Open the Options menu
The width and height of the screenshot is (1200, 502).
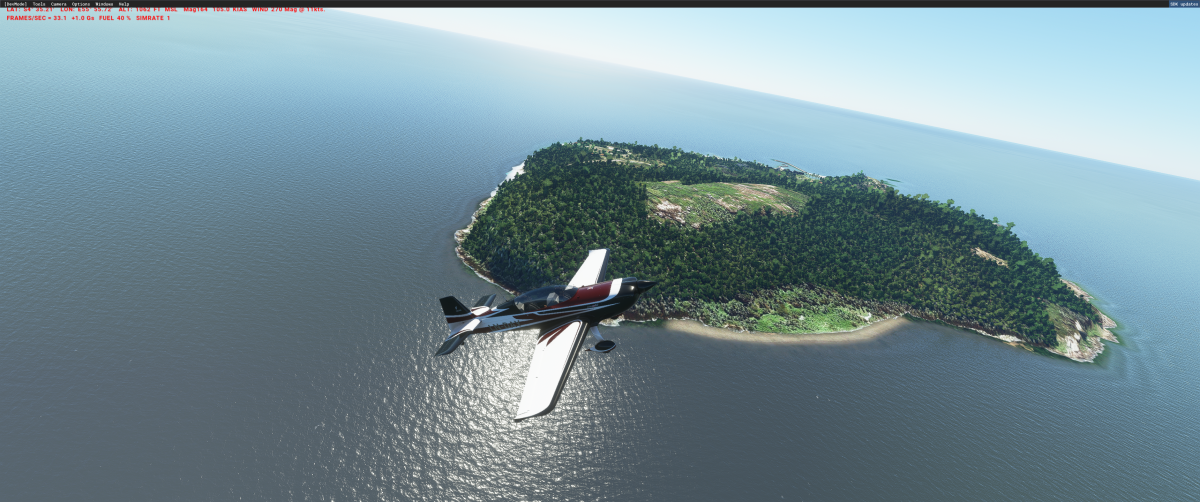[x=81, y=4]
